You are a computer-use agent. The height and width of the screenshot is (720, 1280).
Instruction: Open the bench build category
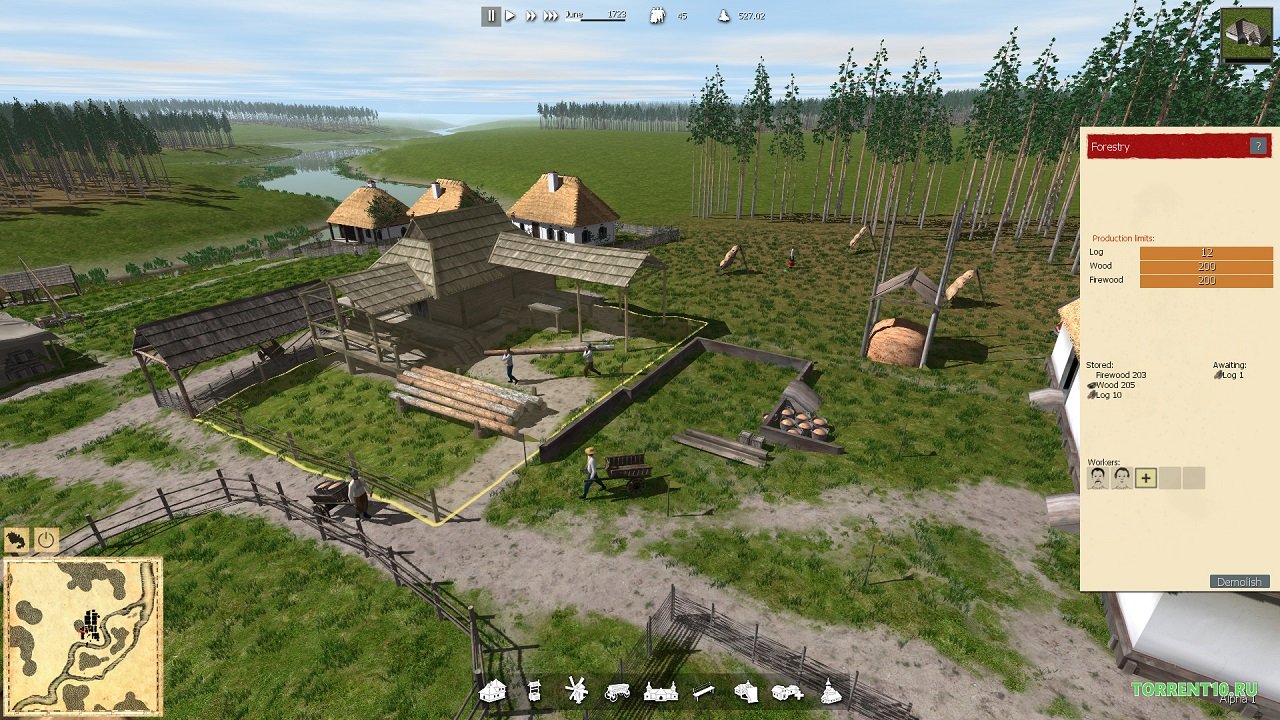[704, 691]
